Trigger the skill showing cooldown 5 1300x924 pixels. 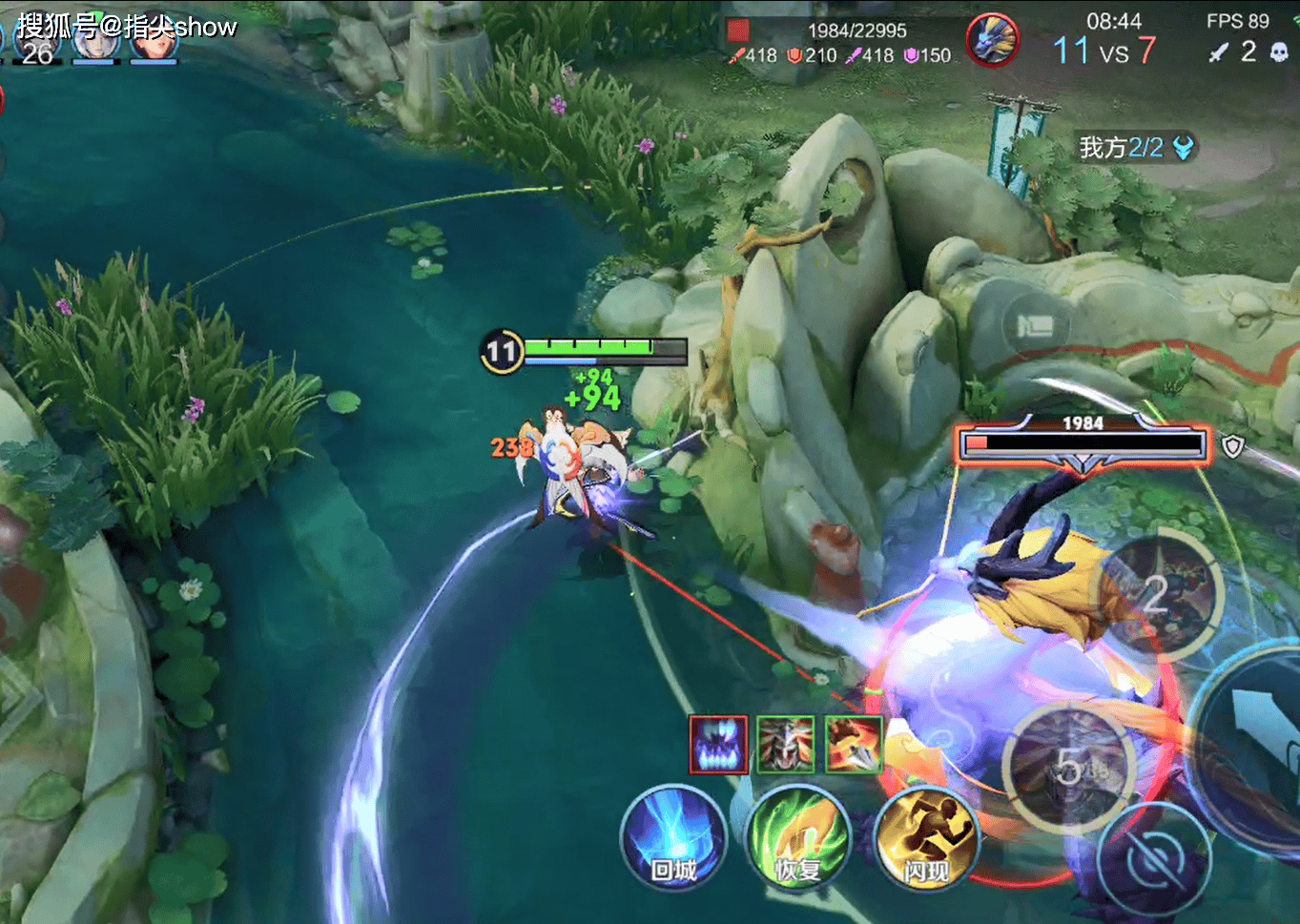click(x=1070, y=766)
